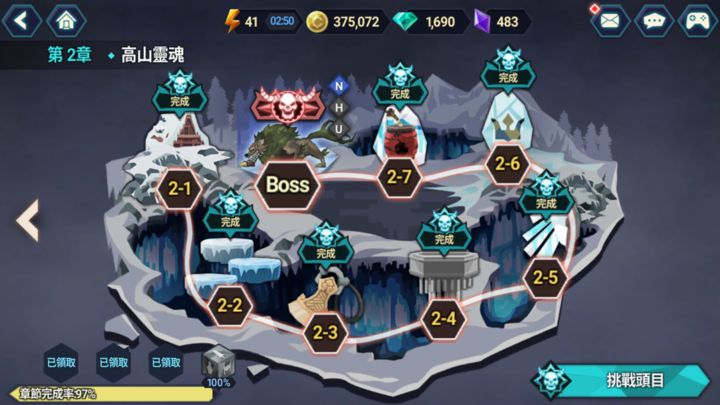Enter stage 2-4

(444, 320)
